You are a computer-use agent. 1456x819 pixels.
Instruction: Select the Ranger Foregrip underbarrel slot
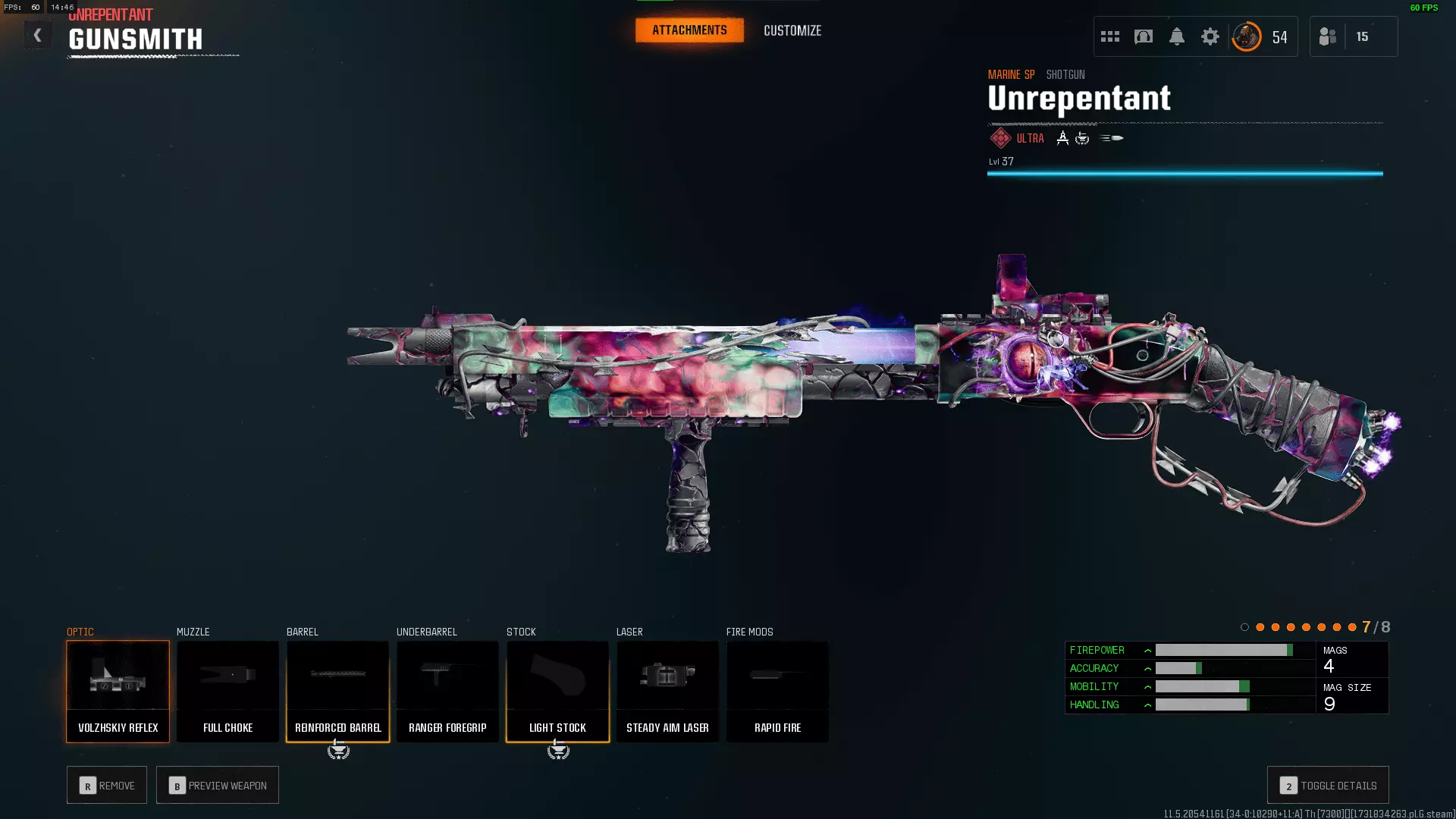[x=447, y=691]
